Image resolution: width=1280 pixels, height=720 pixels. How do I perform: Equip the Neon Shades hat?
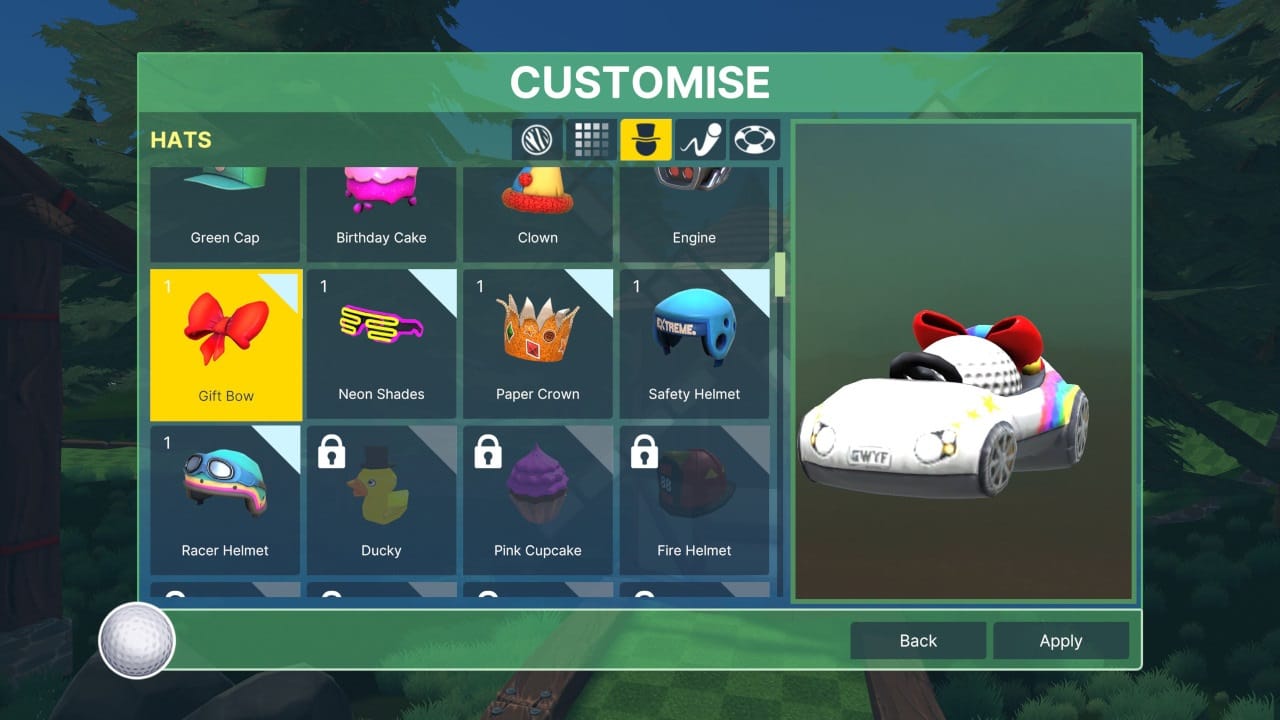point(381,340)
